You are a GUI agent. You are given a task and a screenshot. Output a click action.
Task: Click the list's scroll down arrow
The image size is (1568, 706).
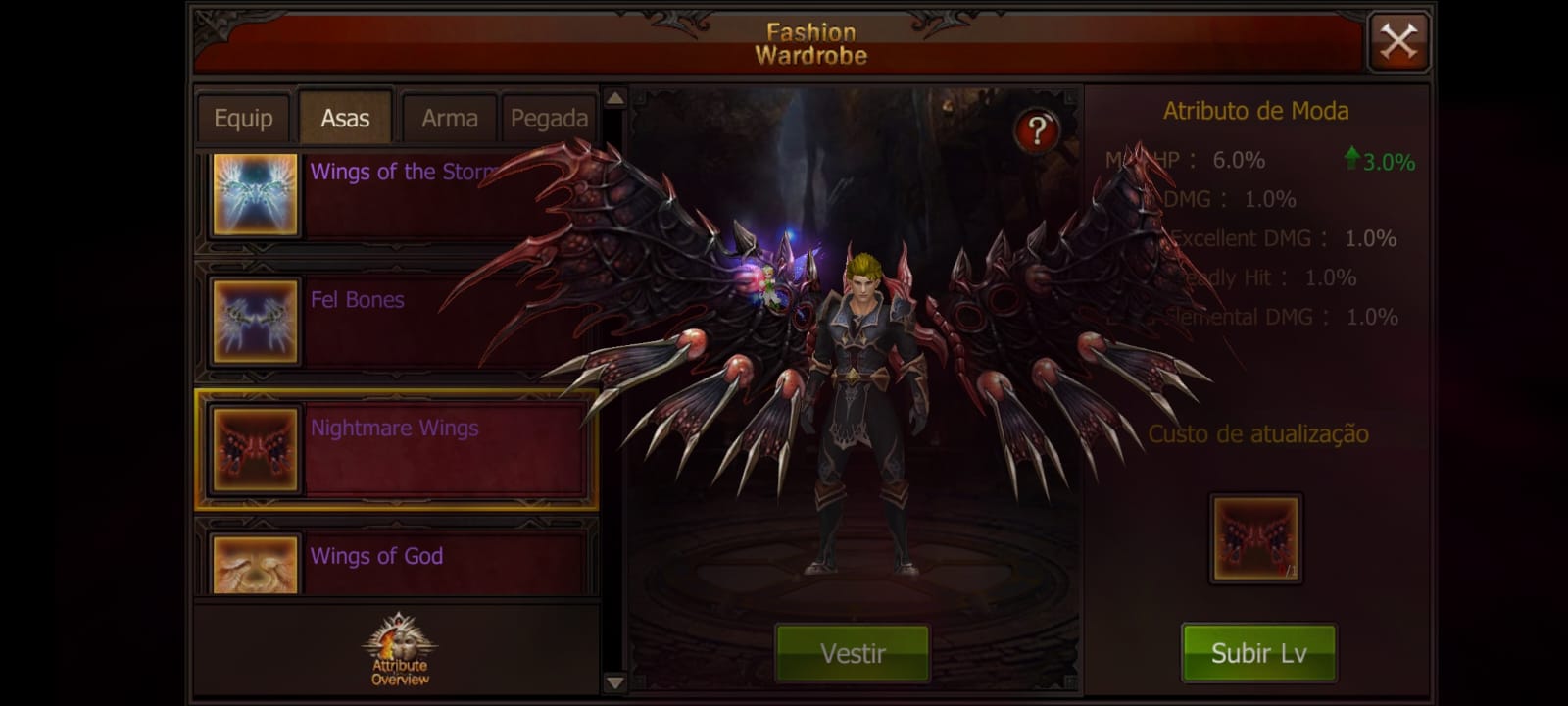coord(614,682)
